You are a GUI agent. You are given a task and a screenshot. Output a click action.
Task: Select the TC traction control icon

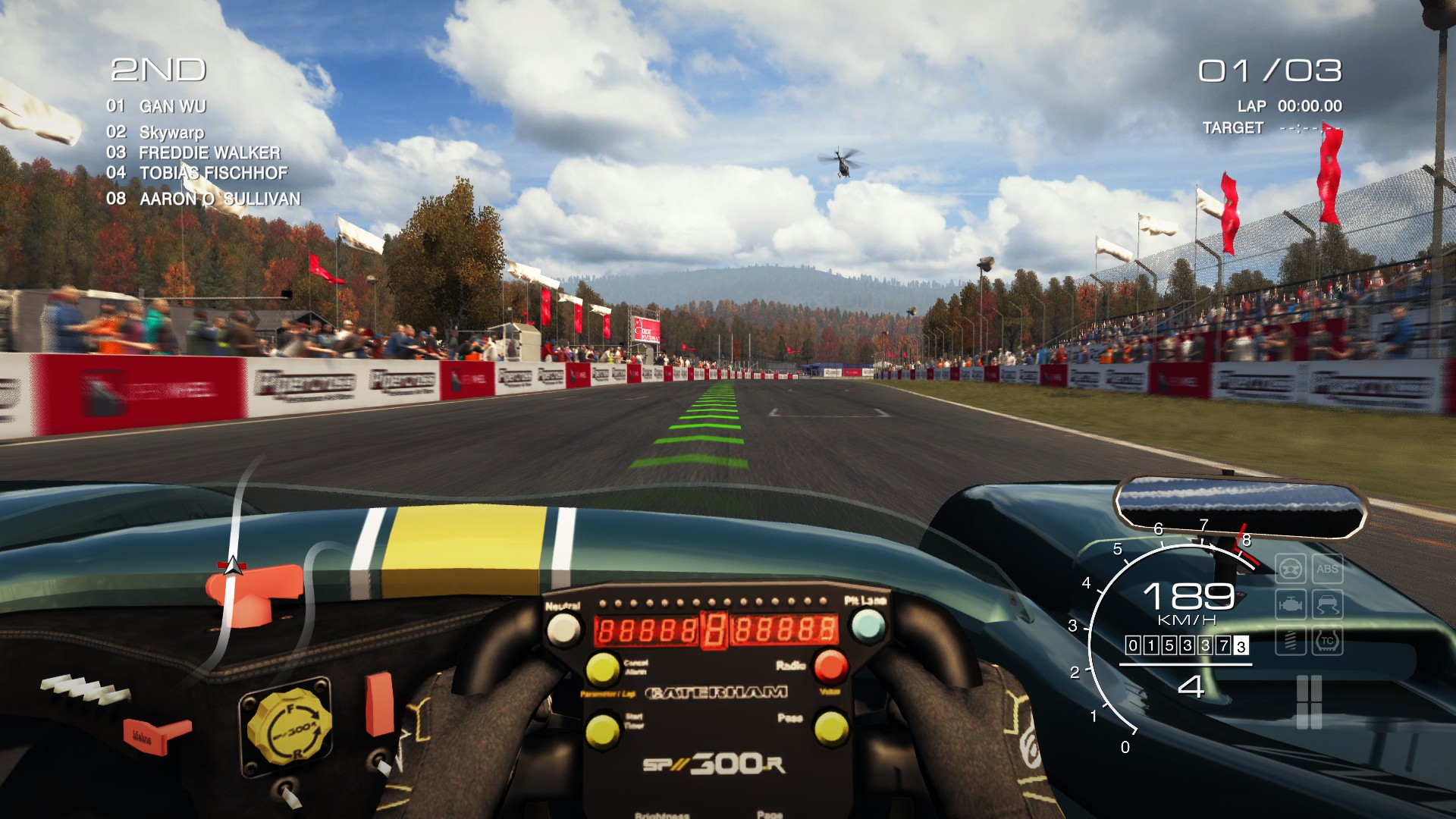pos(1327,641)
